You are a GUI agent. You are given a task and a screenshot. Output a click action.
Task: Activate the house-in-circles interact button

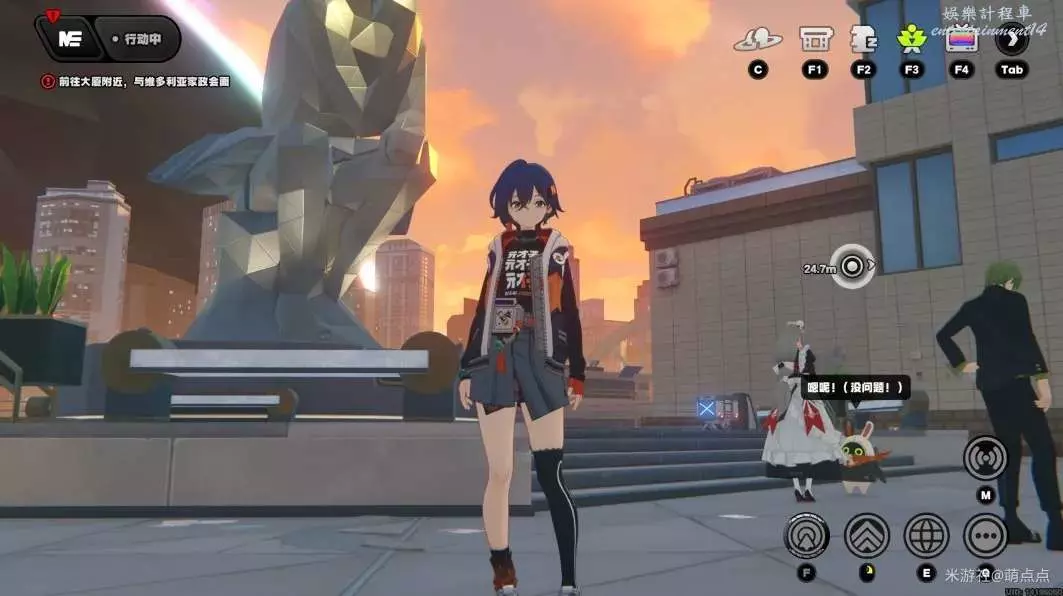point(806,536)
